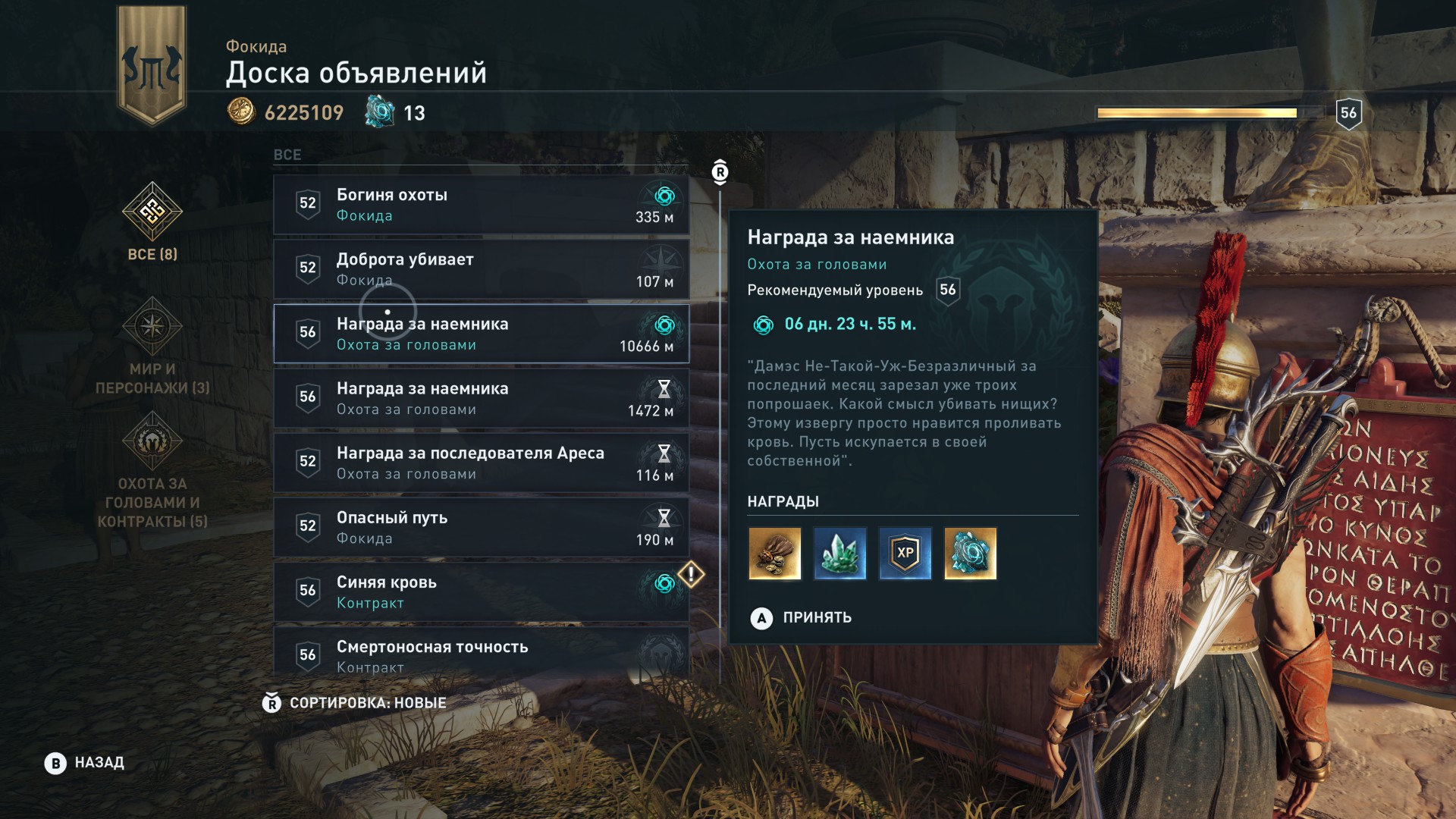Inspect the drachmae pouch reward icon
The width and height of the screenshot is (1456, 819).
pyautogui.click(x=774, y=554)
